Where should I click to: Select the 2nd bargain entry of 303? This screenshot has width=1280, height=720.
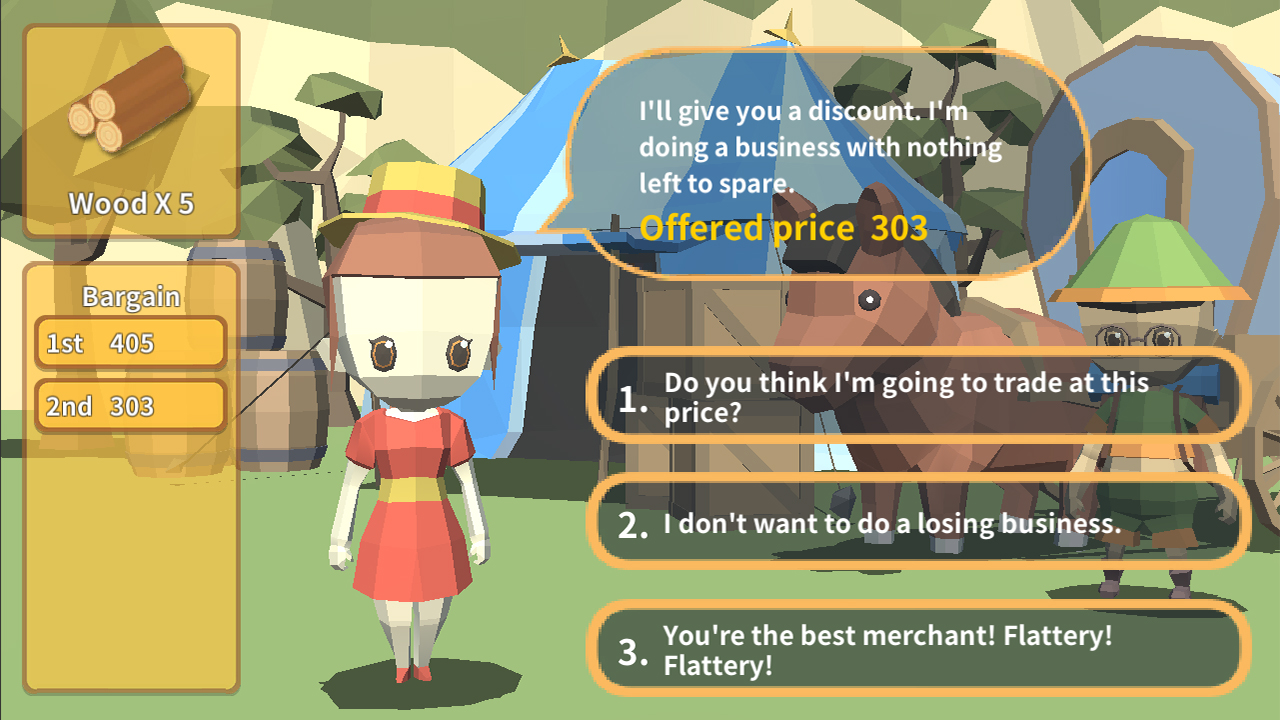click(130, 406)
